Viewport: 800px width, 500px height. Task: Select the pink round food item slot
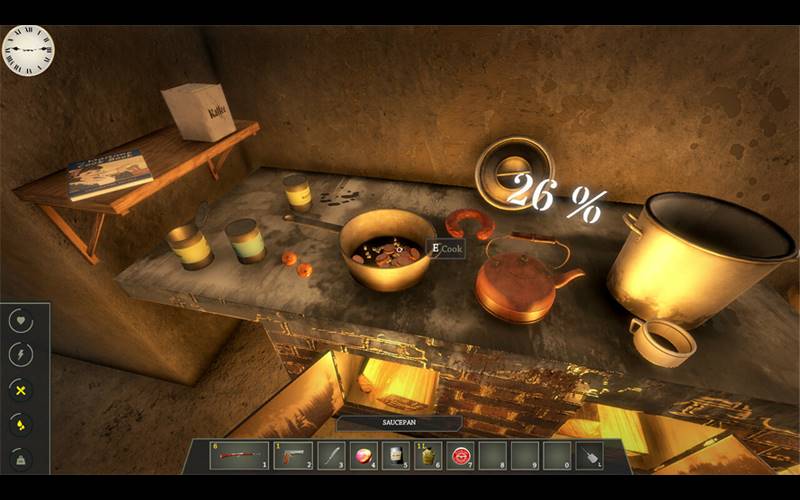364,456
